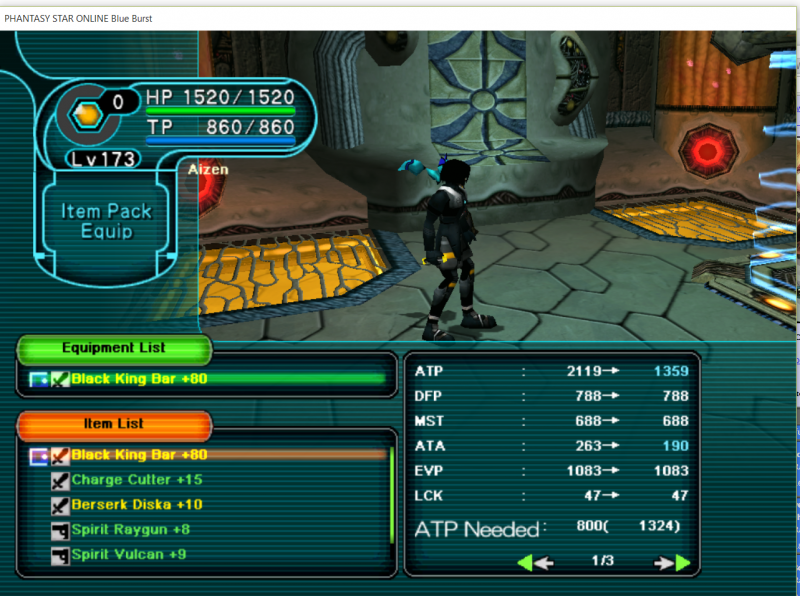This screenshot has height=596, width=800.
Task: Choose Charge Cutter +15 from the list
Action: [x=136, y=480]
